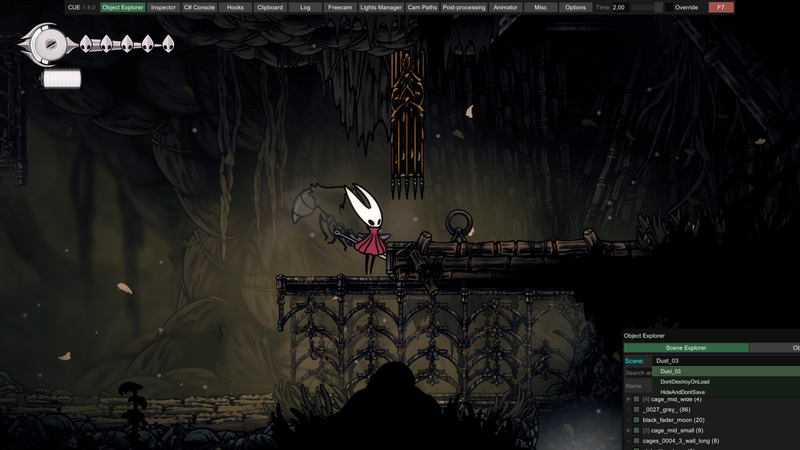Open the Misc panel

coord(540,7)
